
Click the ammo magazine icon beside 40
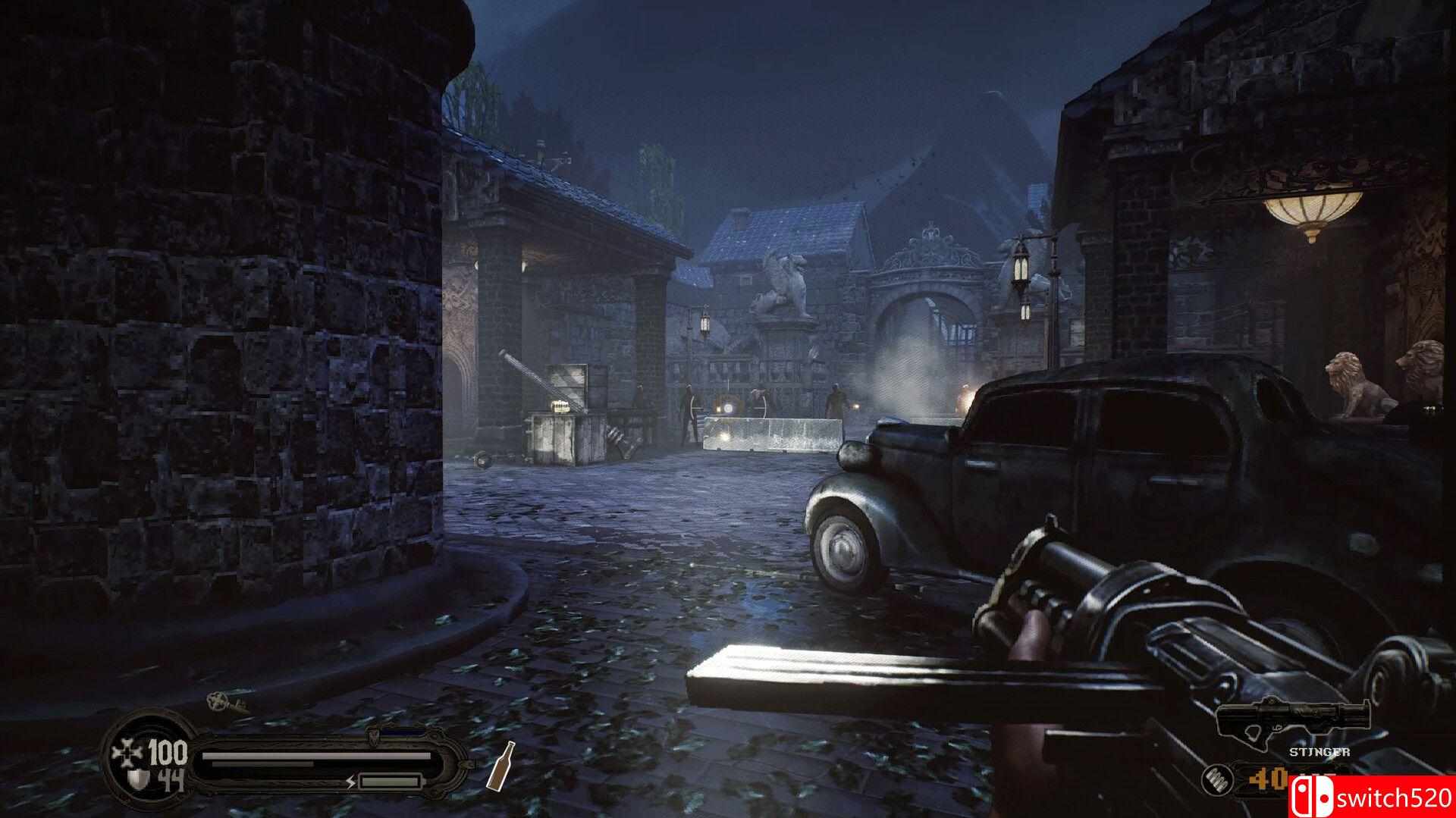pyautogui.click(x=1219, y=781)
